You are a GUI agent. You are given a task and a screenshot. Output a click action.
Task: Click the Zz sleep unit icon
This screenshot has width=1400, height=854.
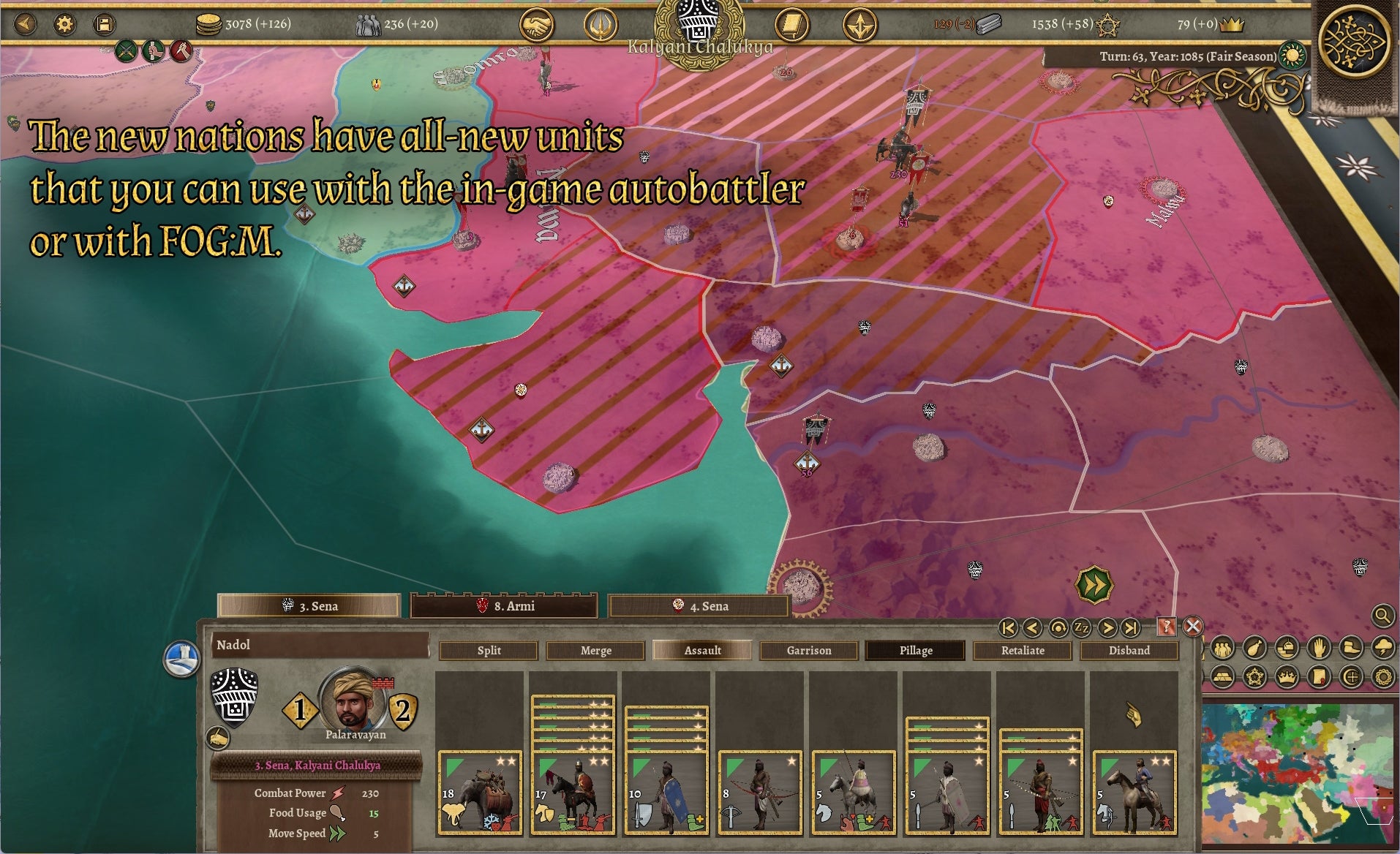point(1082,627)
